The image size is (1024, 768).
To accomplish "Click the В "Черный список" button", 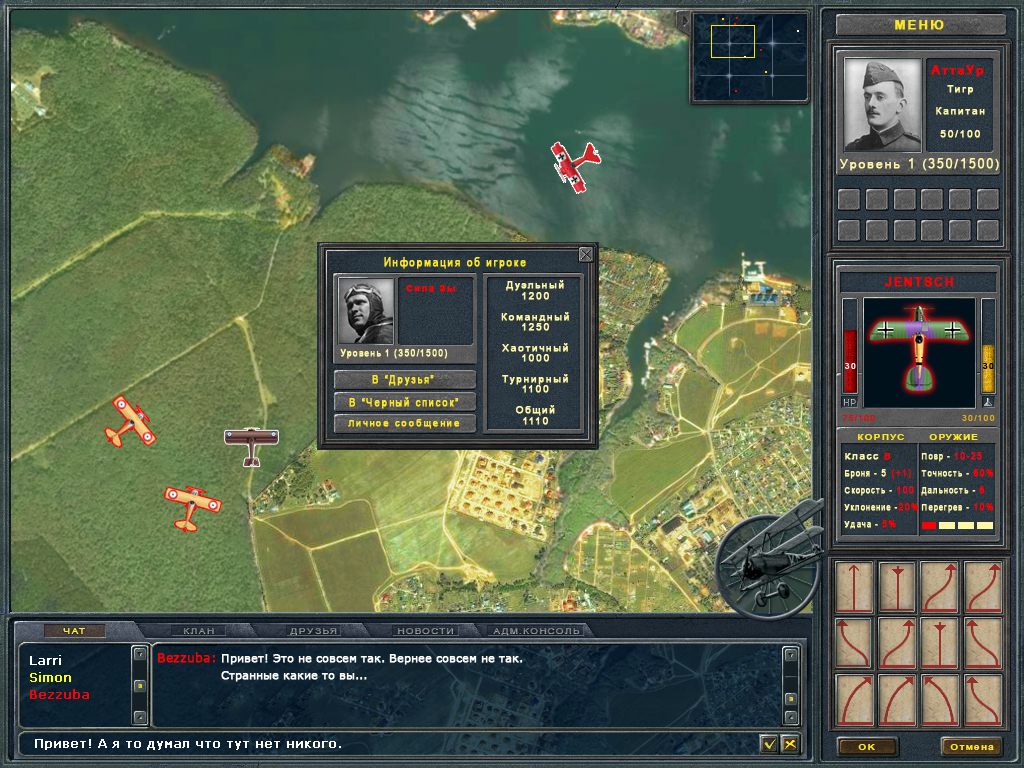I will click(x=404, y=402).
